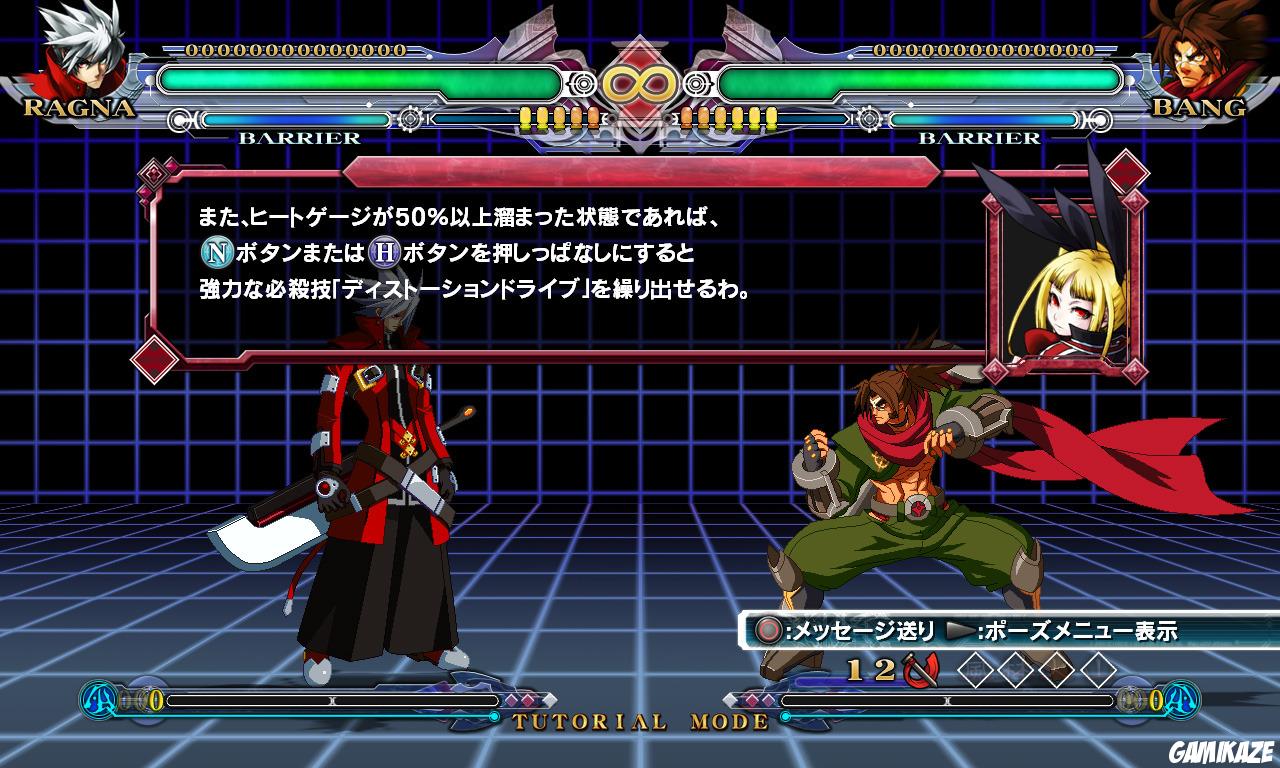Click the circle button icon for メッセージ送り
Screen dimensions: 1280x768
(766, 629)
